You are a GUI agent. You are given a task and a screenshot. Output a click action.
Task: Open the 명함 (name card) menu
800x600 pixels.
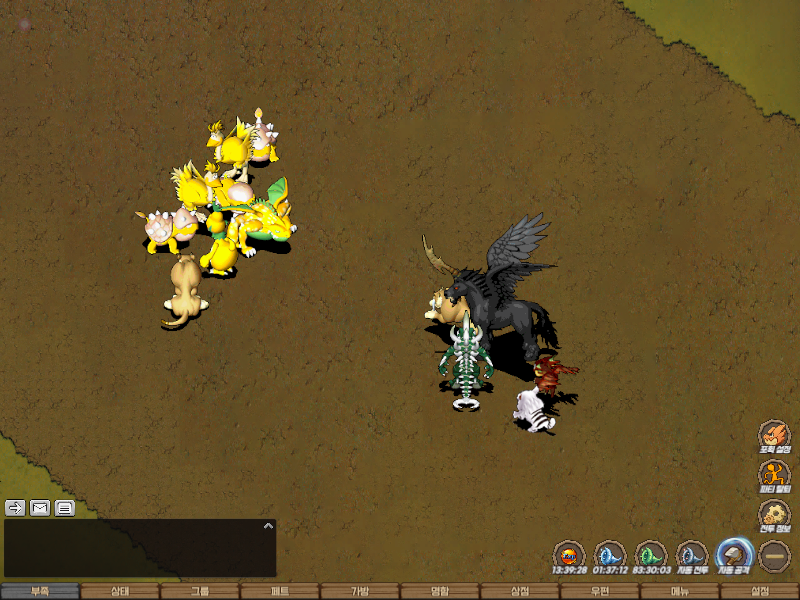[x=440, y=591]
